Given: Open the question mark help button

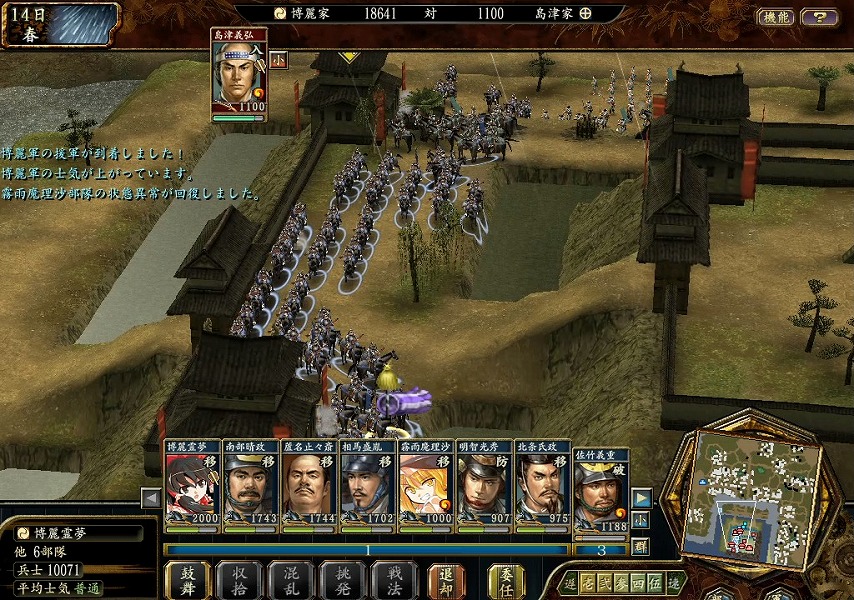Looking at the screenshot, I should (819, 17).
